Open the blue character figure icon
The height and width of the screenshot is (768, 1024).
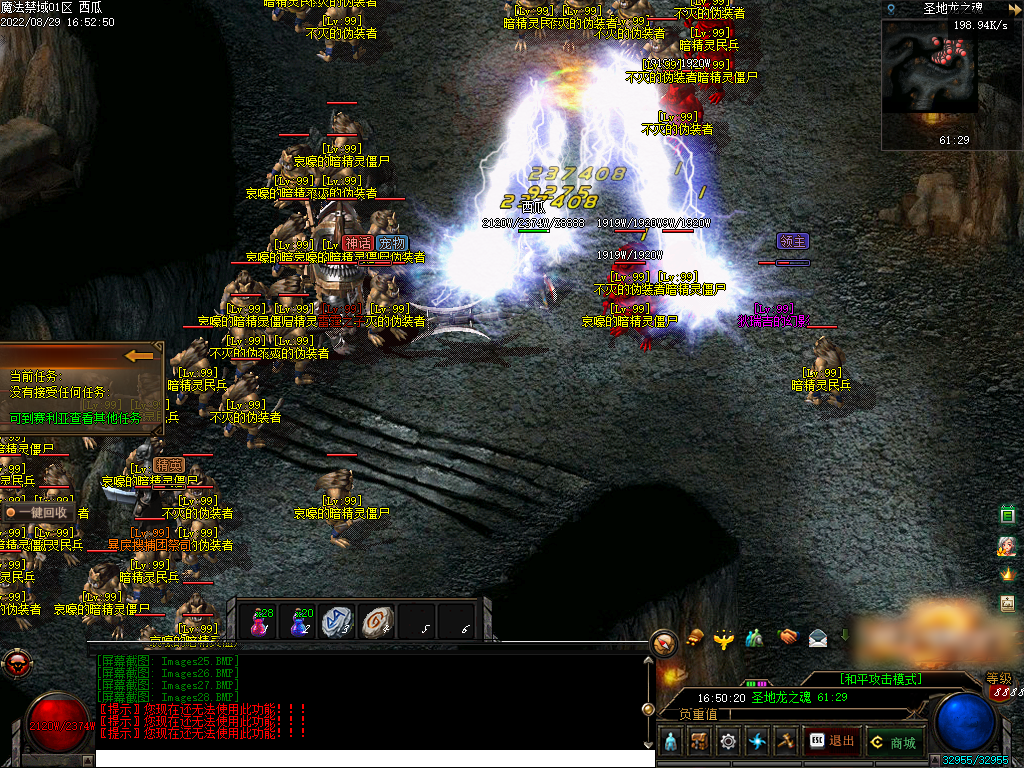(x=670, y=741)
